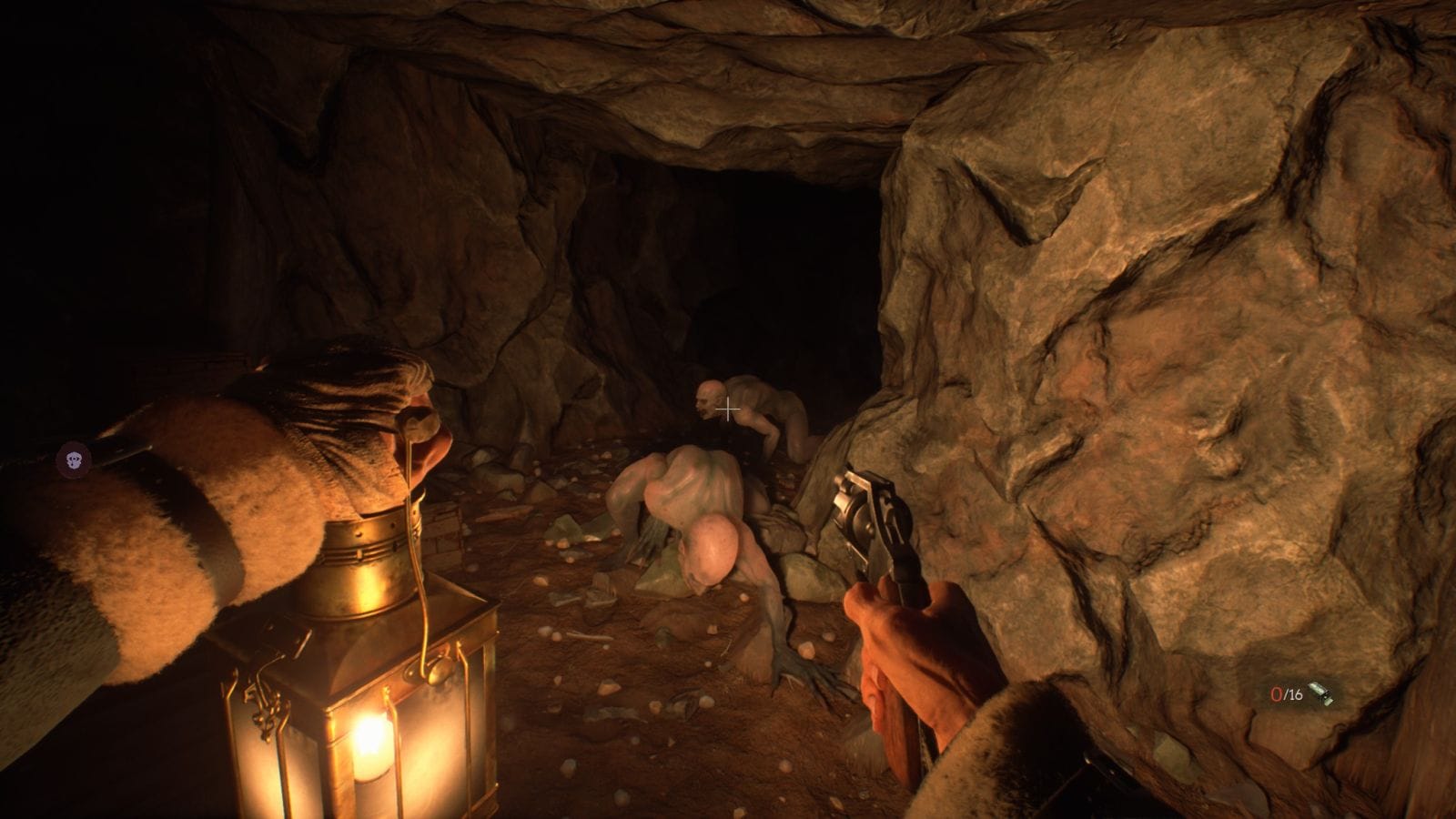This screenshot has width=1456, height=819.
Task: Select the bullet ammo icon
Action: [1320, 695]
